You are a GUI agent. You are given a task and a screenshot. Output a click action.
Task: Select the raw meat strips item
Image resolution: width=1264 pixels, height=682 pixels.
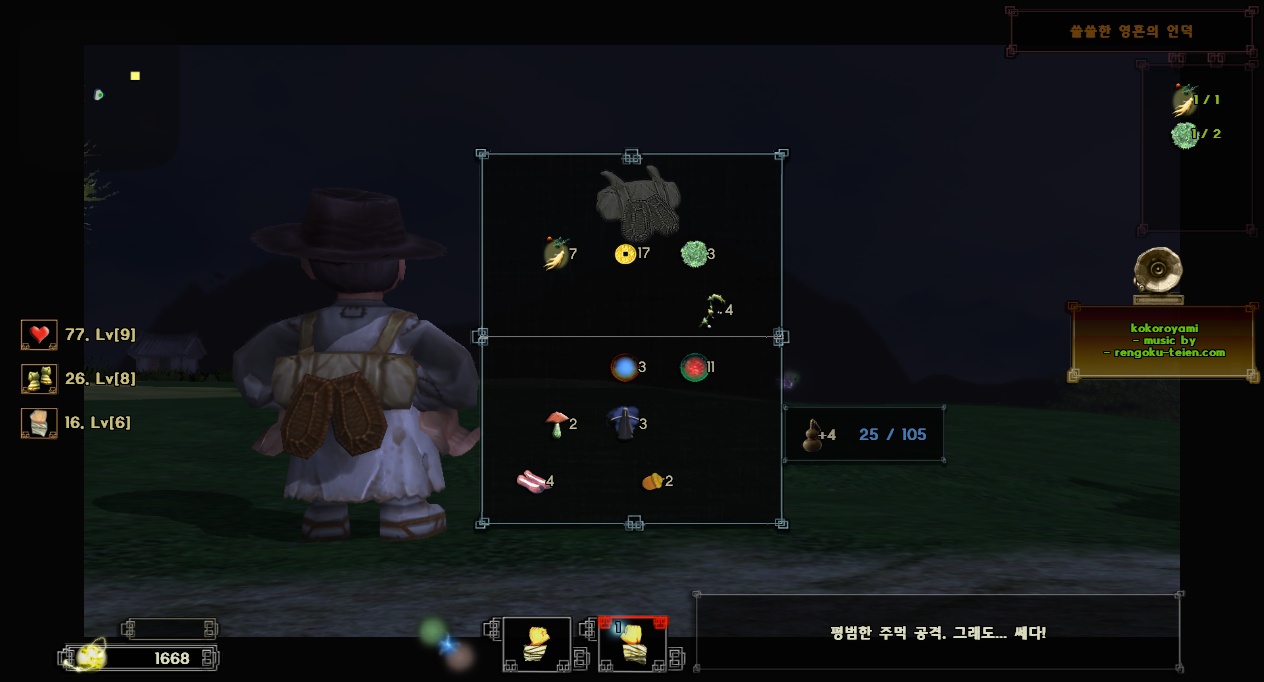532,482
